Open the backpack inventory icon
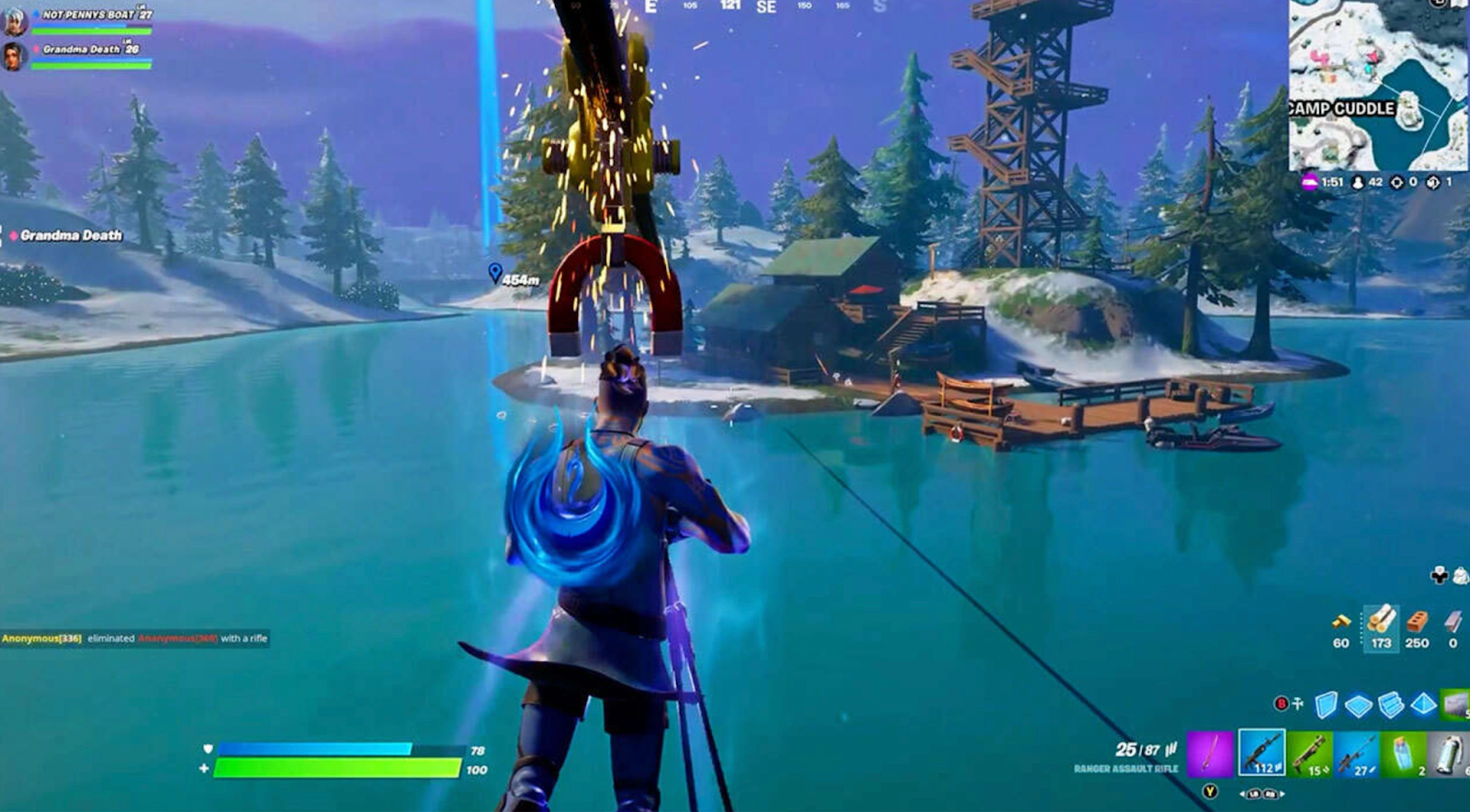The width and height of the screenshot is (1470, 812). [1460, 576]
